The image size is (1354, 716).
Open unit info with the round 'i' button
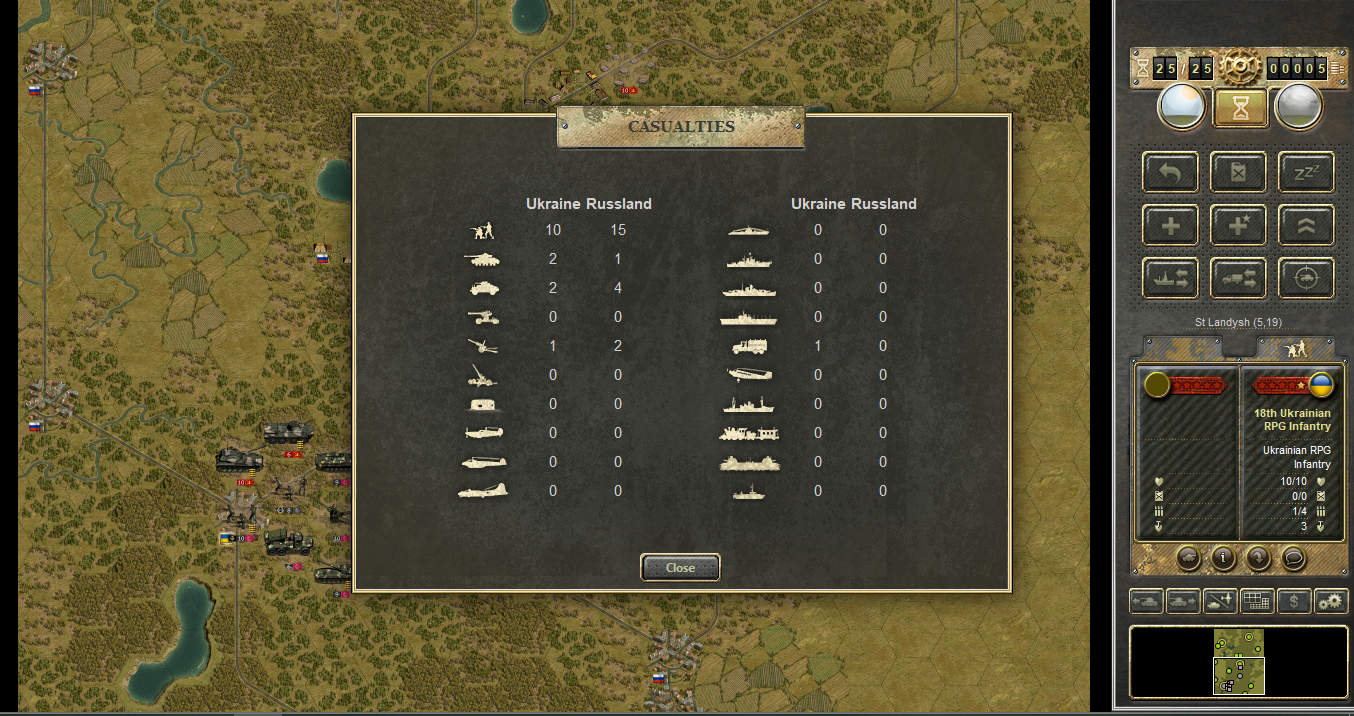click(1222, 558)
